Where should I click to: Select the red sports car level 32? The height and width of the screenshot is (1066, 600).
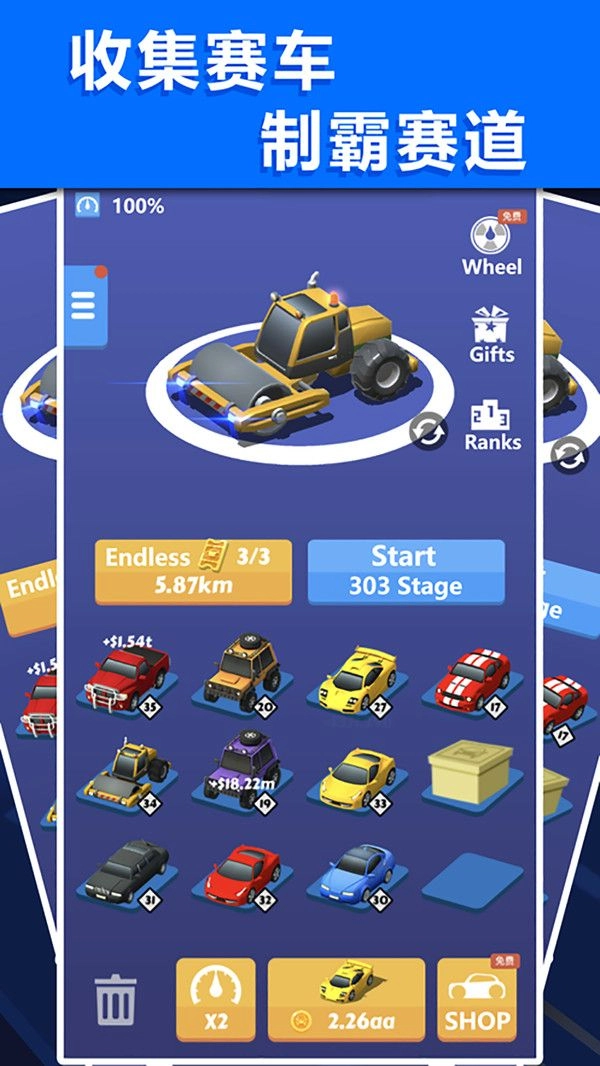point(242,871)
